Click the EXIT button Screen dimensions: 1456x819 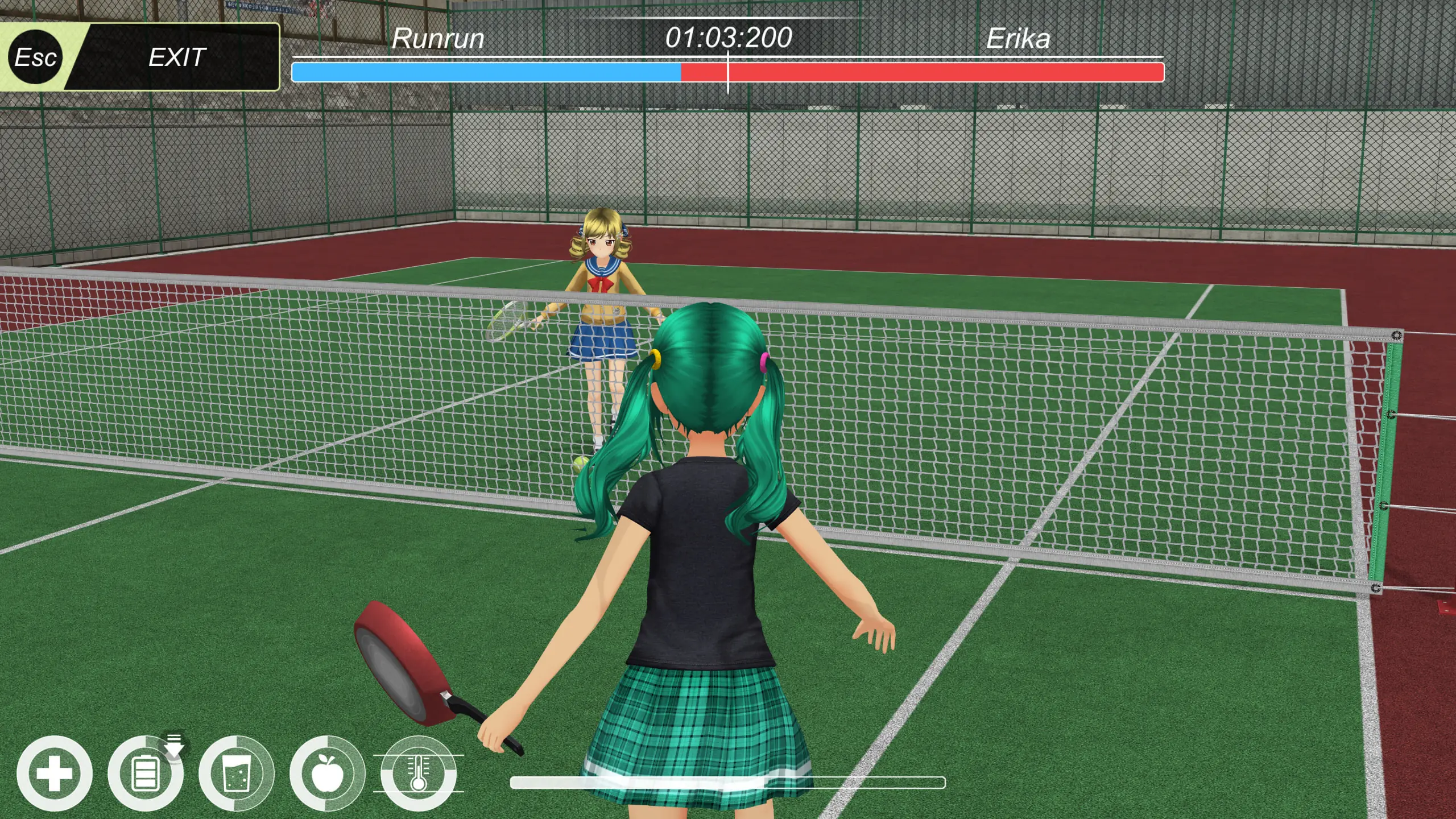[x=176, y=57]
